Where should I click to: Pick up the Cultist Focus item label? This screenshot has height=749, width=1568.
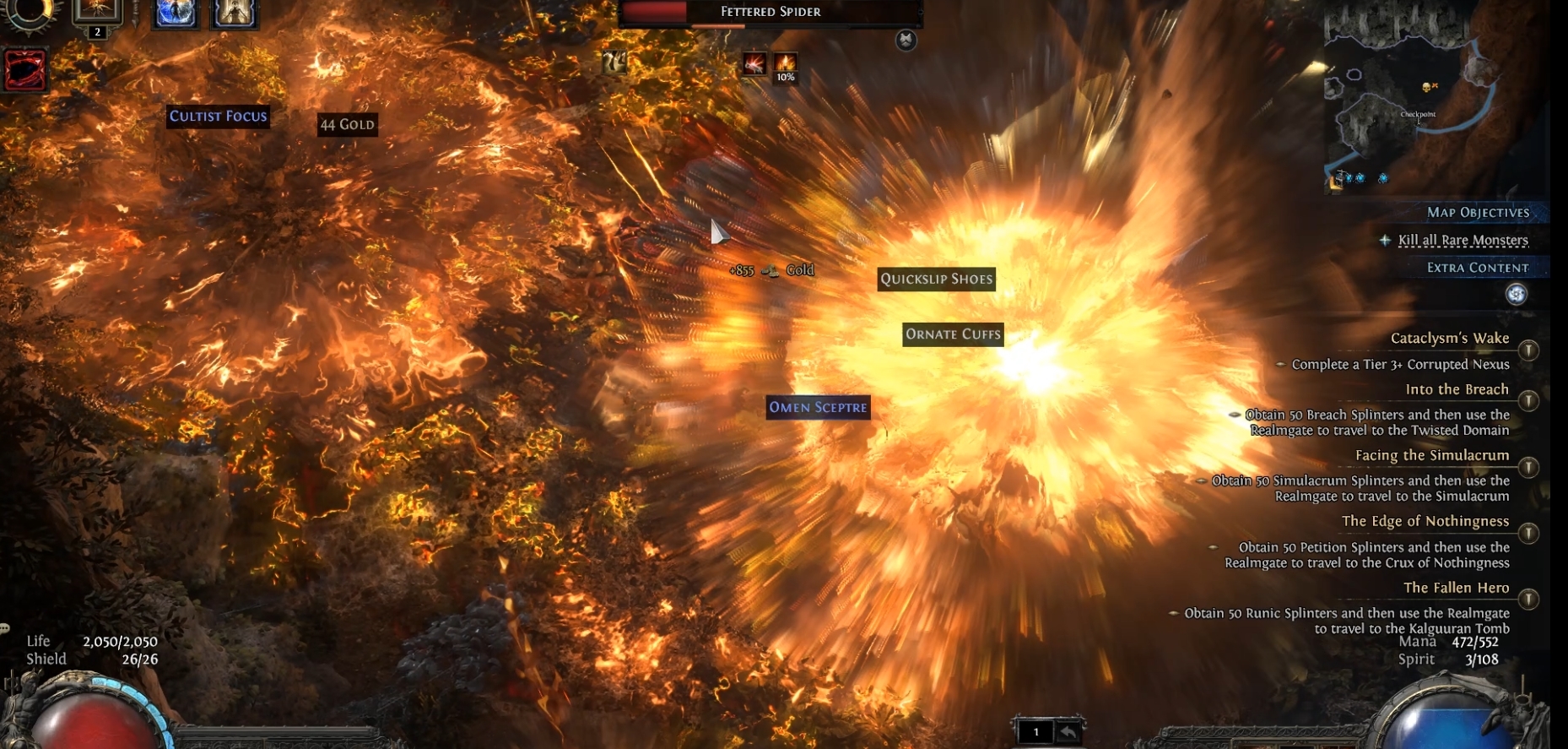tap(218, 117)
